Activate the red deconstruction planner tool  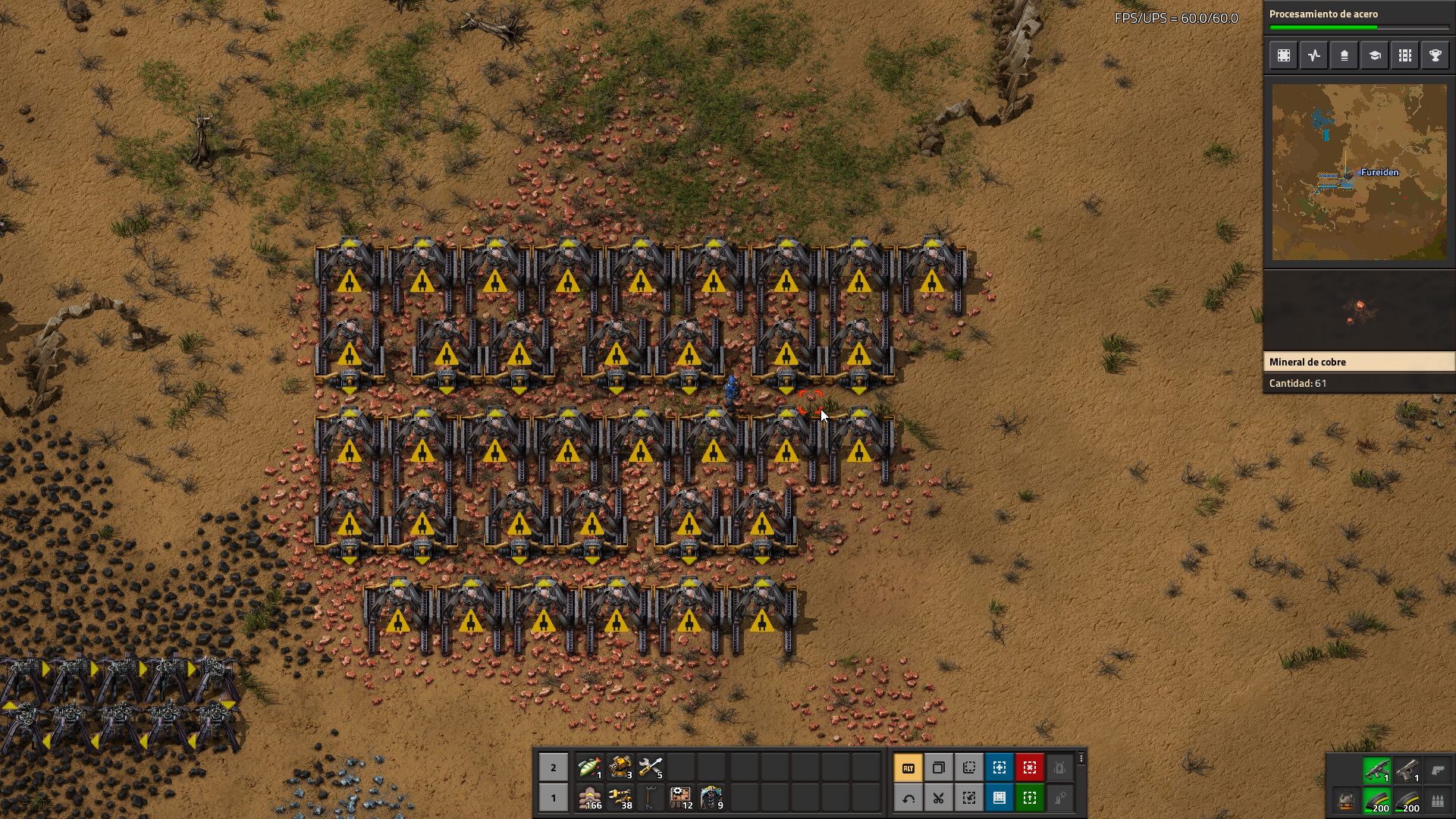[x=1030, y=767]
